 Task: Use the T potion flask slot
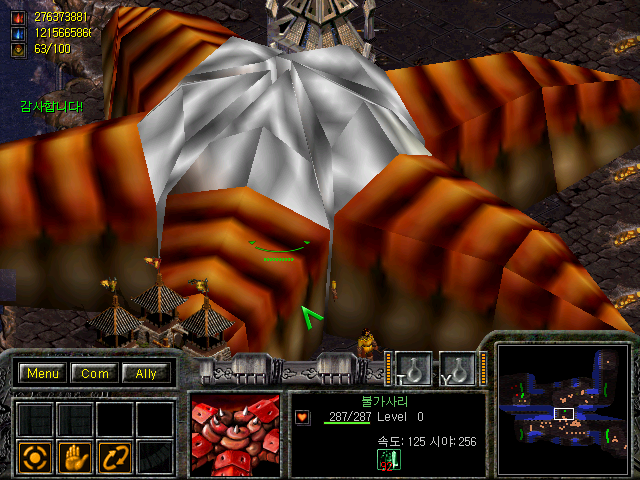tap(412, 368)
